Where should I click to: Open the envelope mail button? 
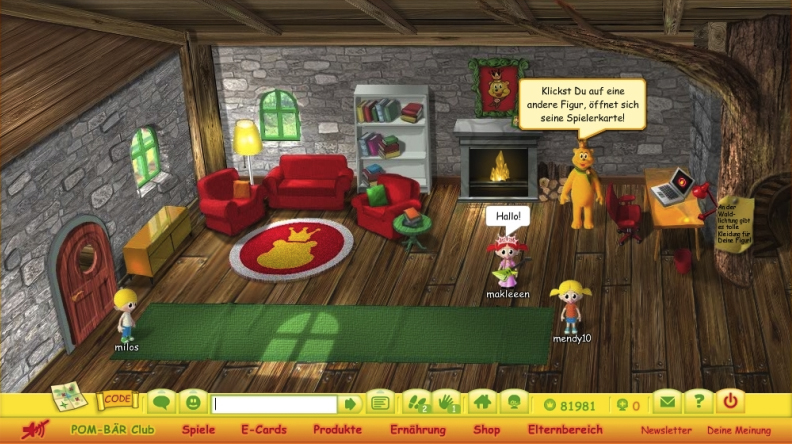pos(666,403)
